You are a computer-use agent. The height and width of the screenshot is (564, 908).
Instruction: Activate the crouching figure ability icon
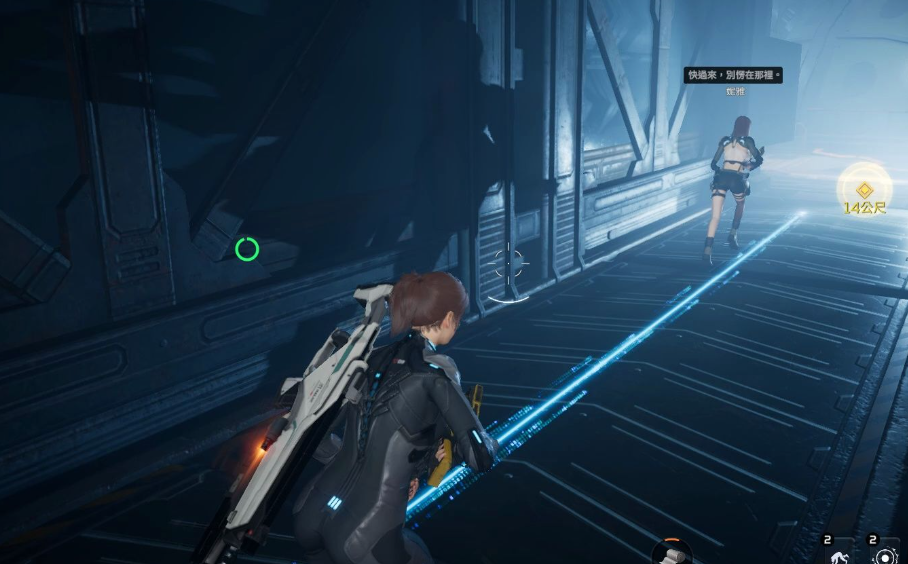[835, 555]
